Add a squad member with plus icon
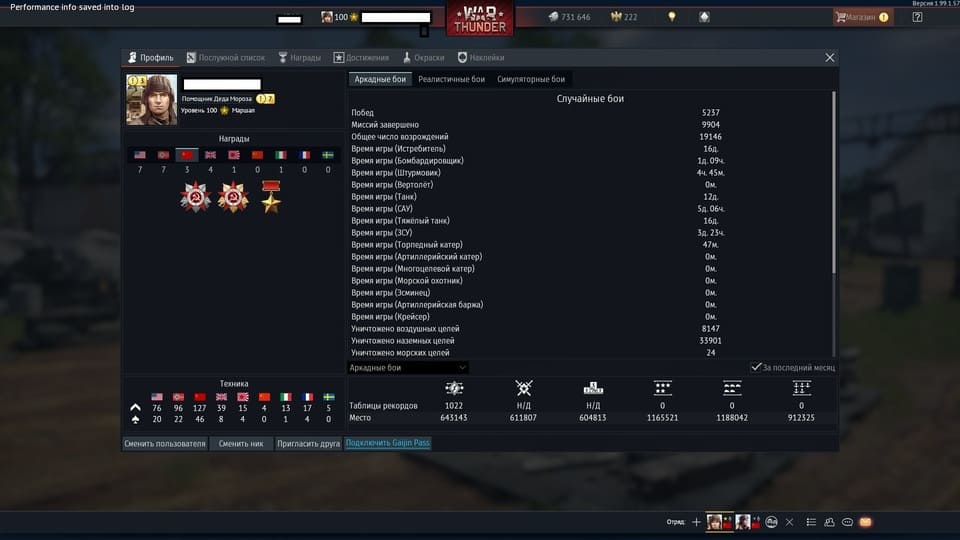This screenshot has height=540, width=960. coord(697,522)
